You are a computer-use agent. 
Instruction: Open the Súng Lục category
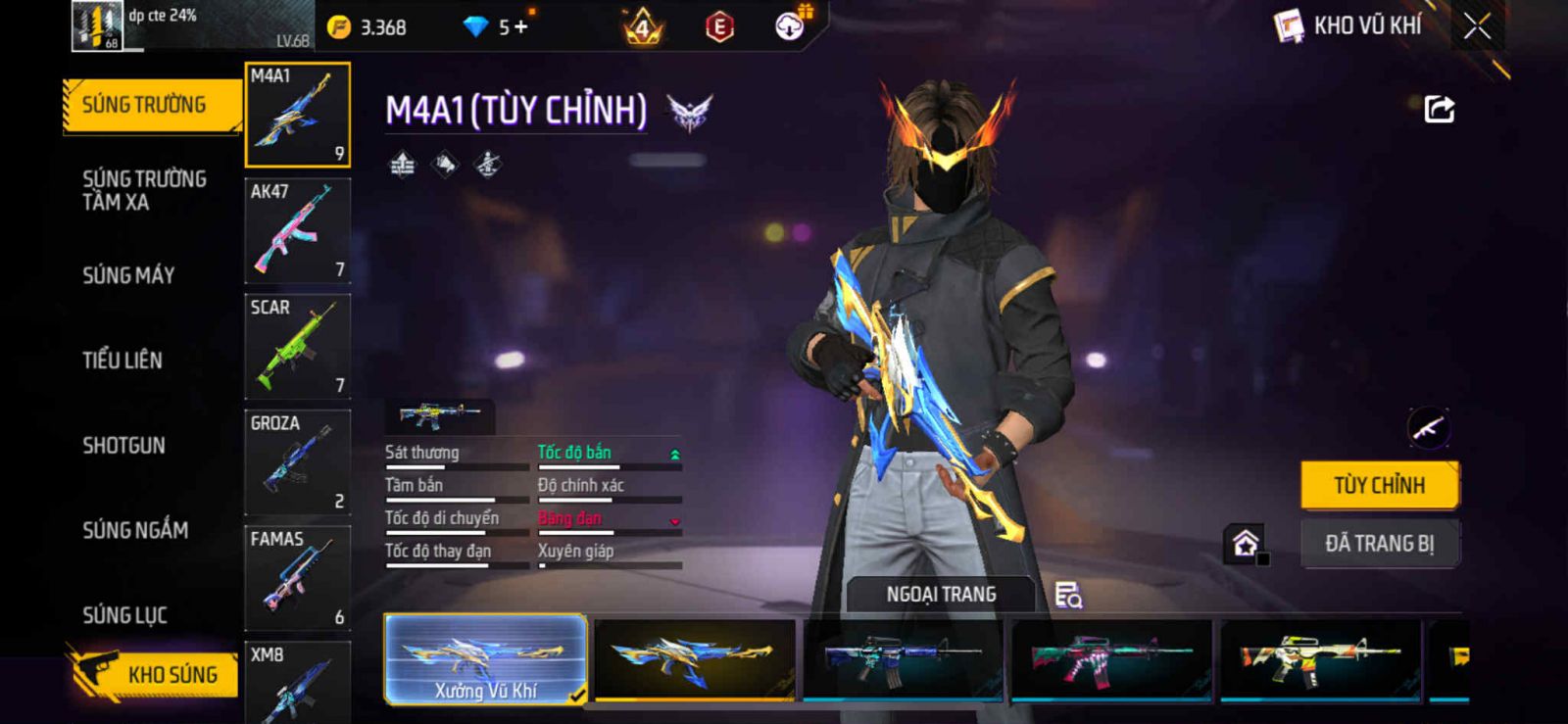(124, 615)
